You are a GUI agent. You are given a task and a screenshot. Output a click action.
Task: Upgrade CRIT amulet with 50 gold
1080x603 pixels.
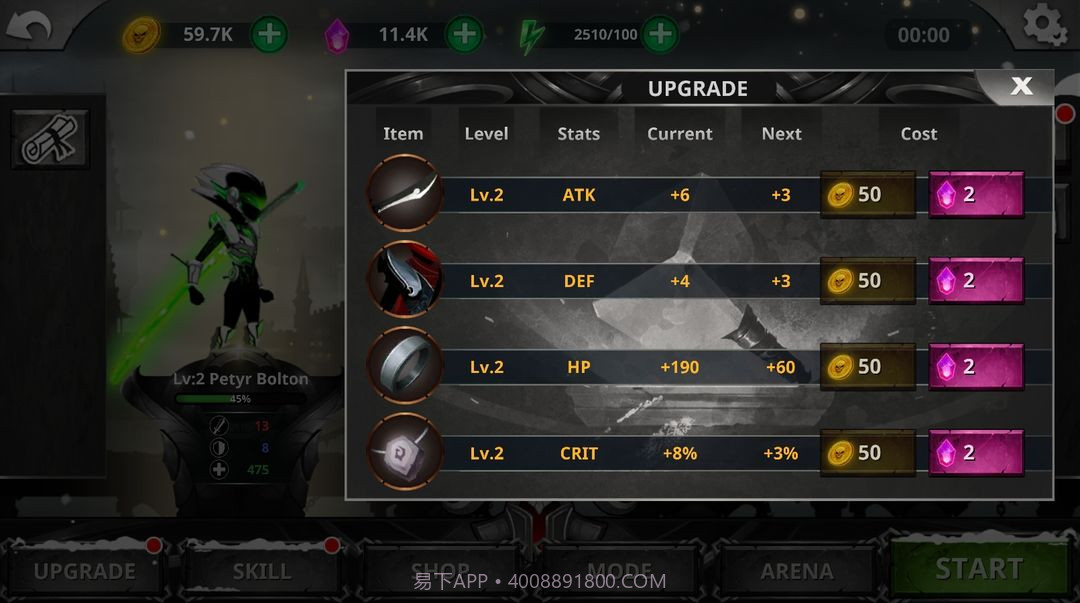coord(867,453)
